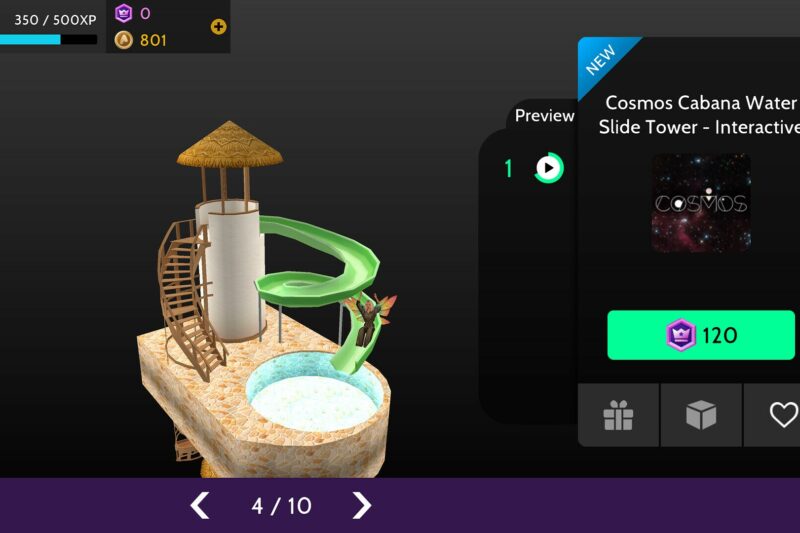This screenshot has width=800, height=533.
Task: Advance to the next item arrow
Action: point(361,505)
